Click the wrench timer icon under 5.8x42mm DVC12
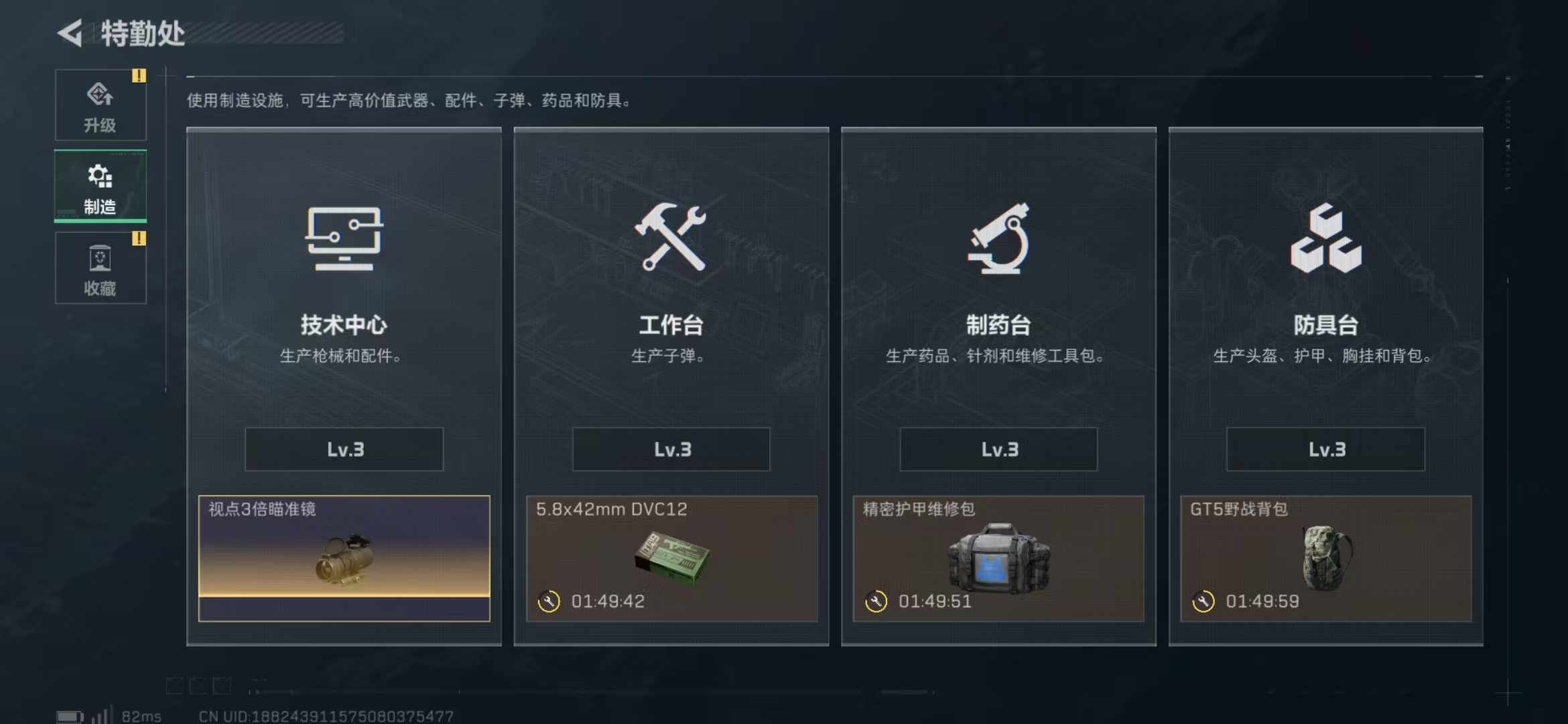 549,601
